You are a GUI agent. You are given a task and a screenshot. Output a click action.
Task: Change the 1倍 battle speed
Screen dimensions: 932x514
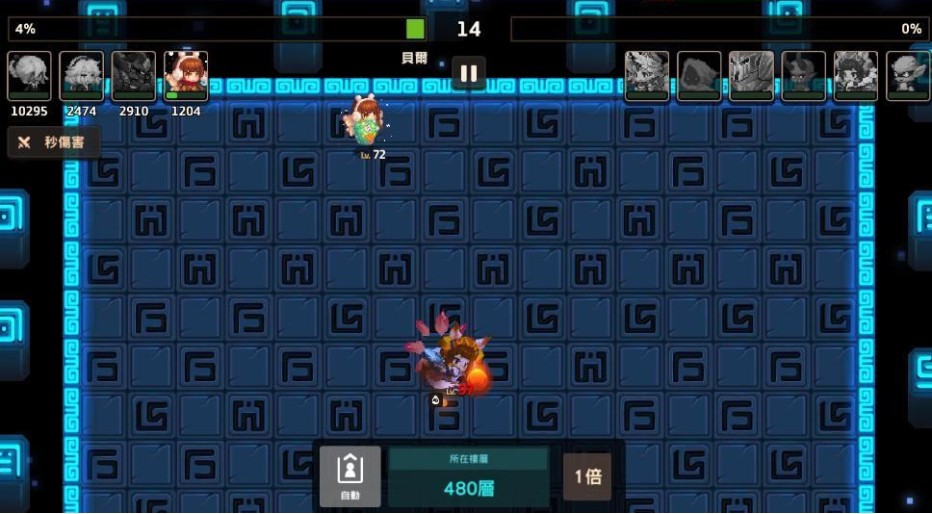click(x=587, y=476)
